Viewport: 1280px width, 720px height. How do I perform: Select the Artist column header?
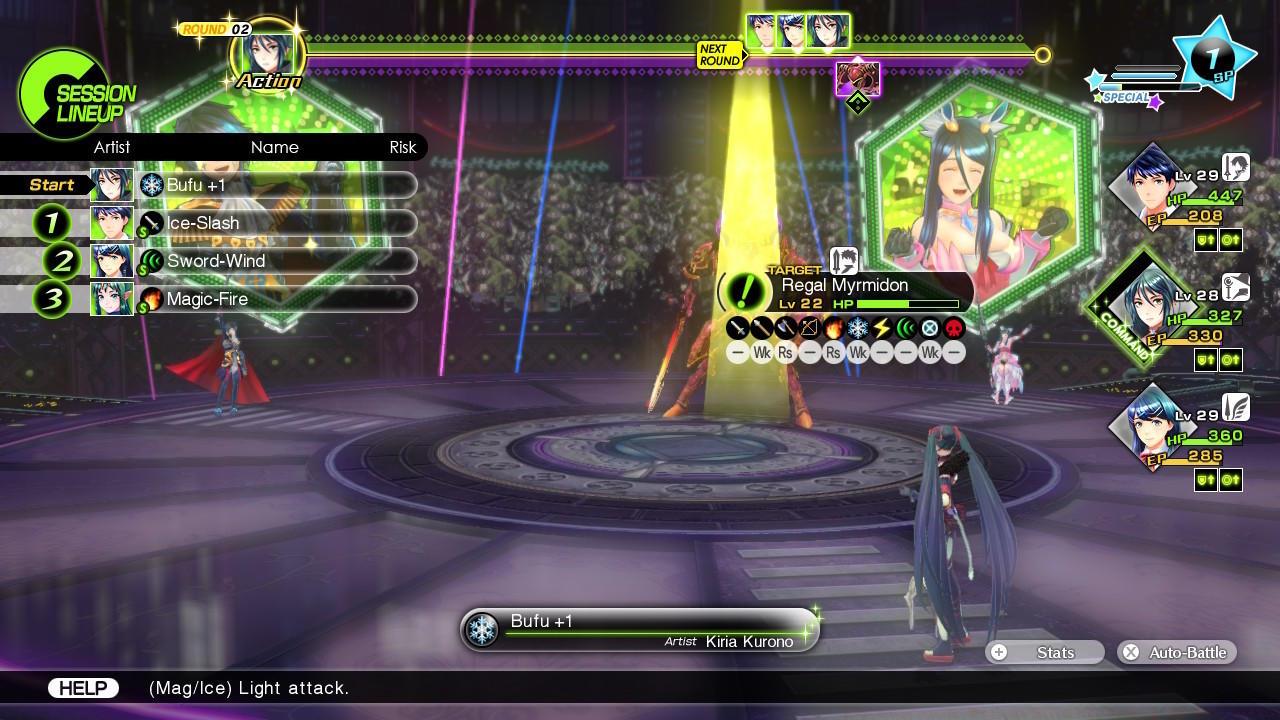(112, 147)
